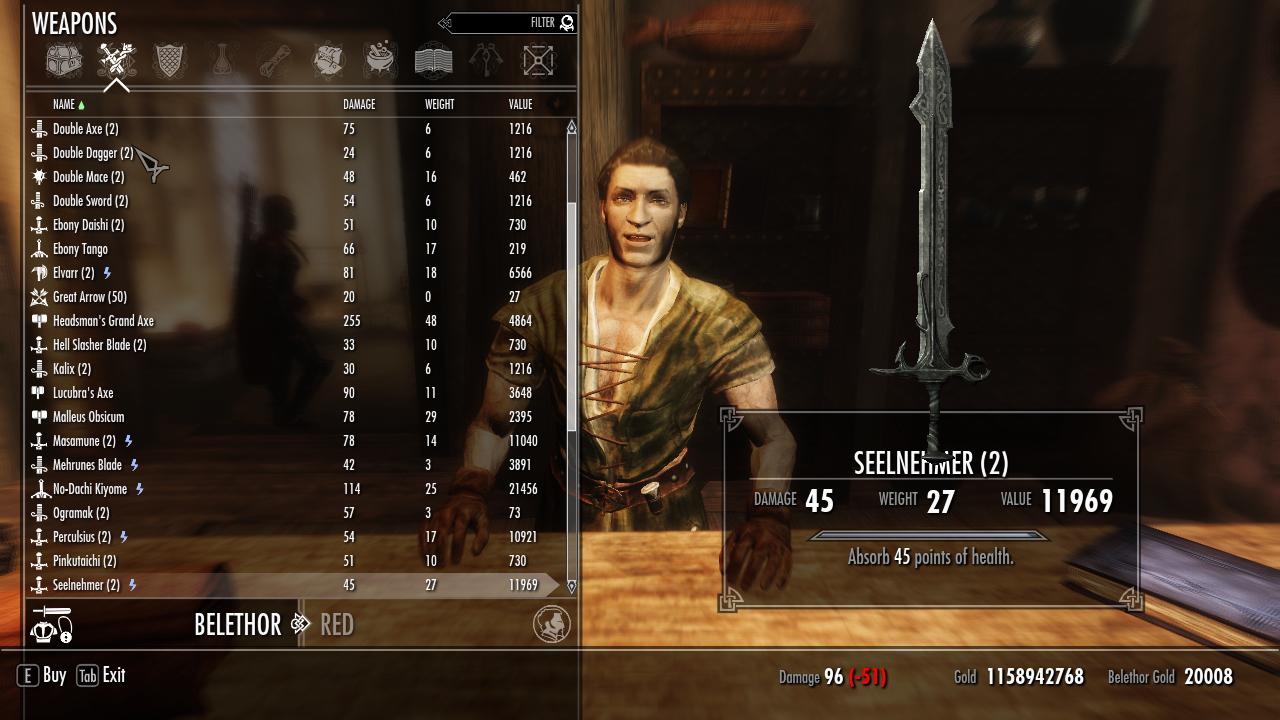This screenshot has height=720, width=1280.
Task: Switch to the Armor shield category
Action: tap(169, 61)
